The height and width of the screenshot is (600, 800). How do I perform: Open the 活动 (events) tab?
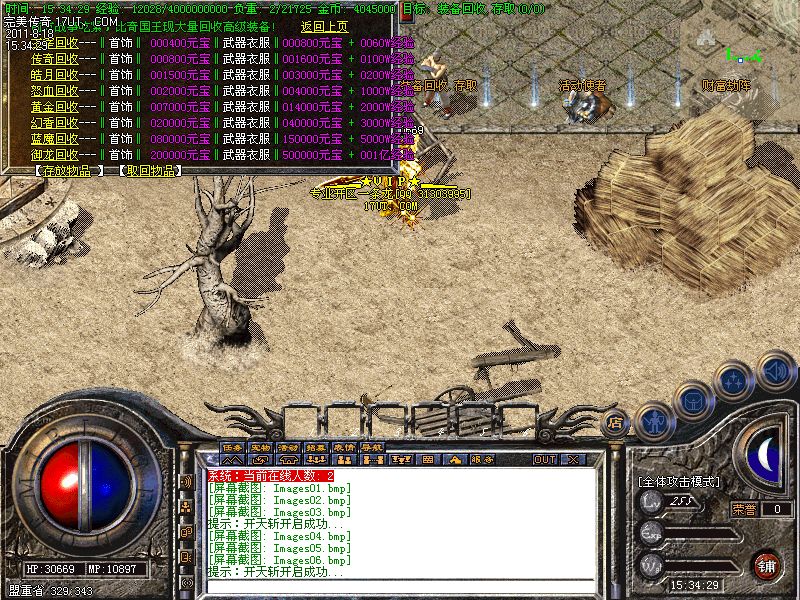click(x=289, y=446)
